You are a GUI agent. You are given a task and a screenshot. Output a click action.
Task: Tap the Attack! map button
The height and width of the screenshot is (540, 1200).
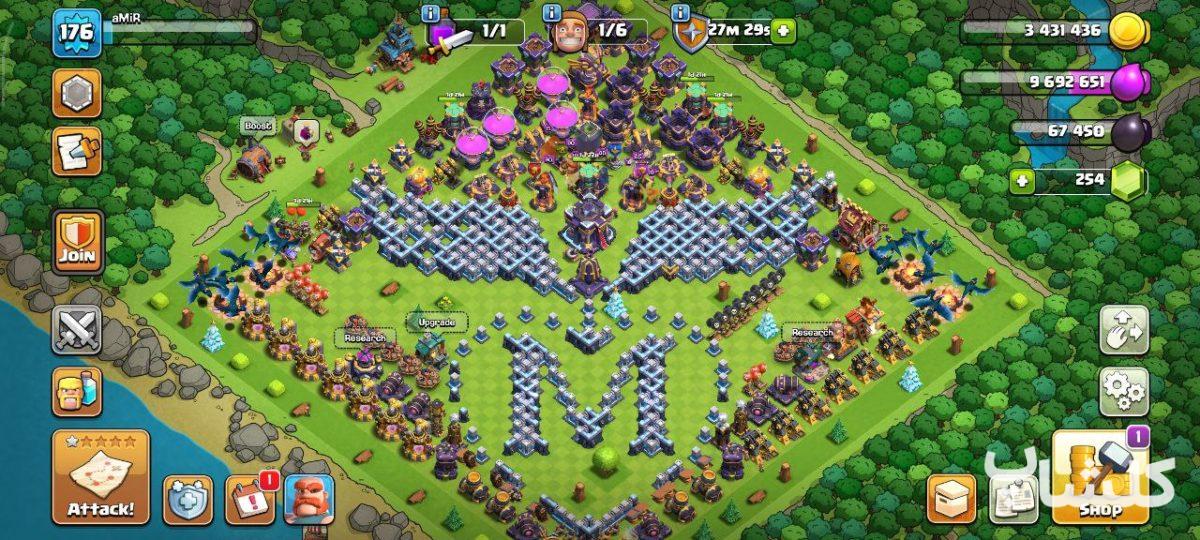[x=100, y=477]
